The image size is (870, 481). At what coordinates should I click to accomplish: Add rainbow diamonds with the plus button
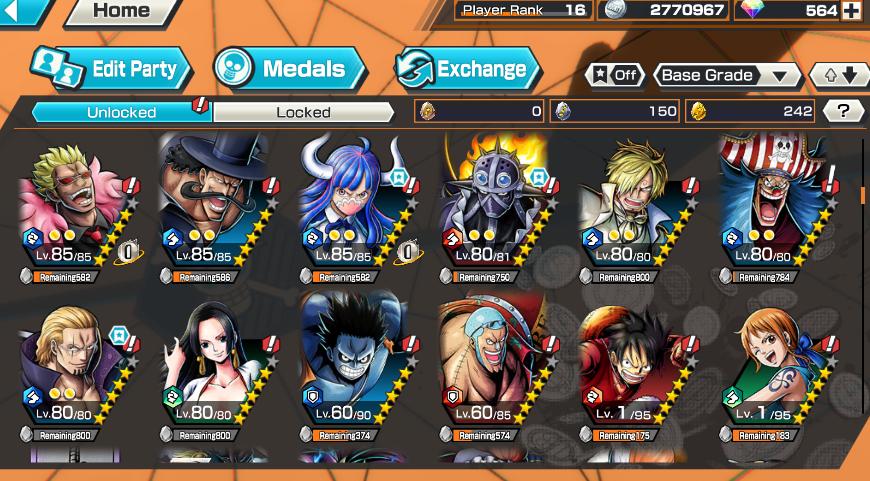pos(851,11)
